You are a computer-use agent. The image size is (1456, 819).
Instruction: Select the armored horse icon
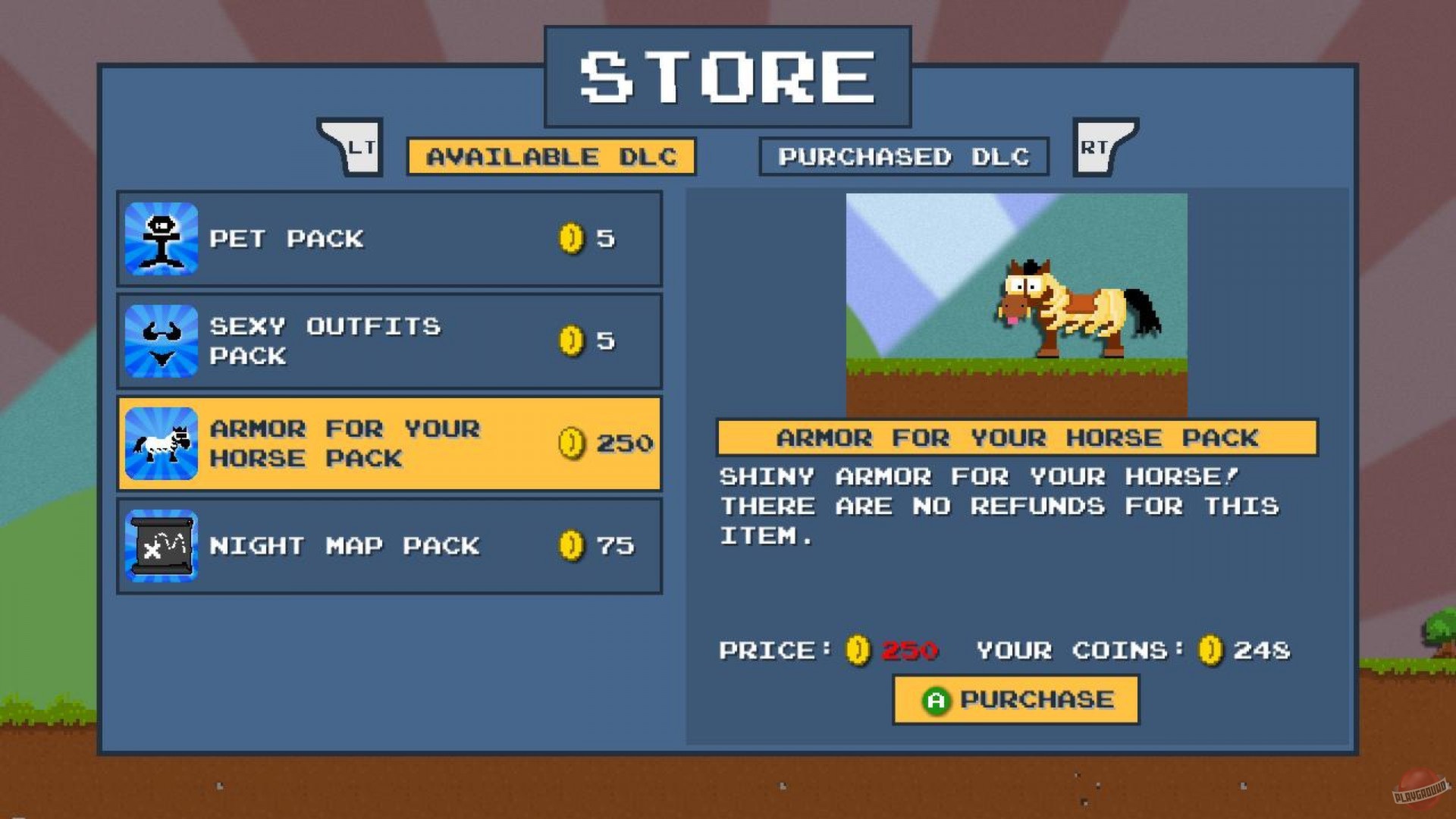pos(161,444)
